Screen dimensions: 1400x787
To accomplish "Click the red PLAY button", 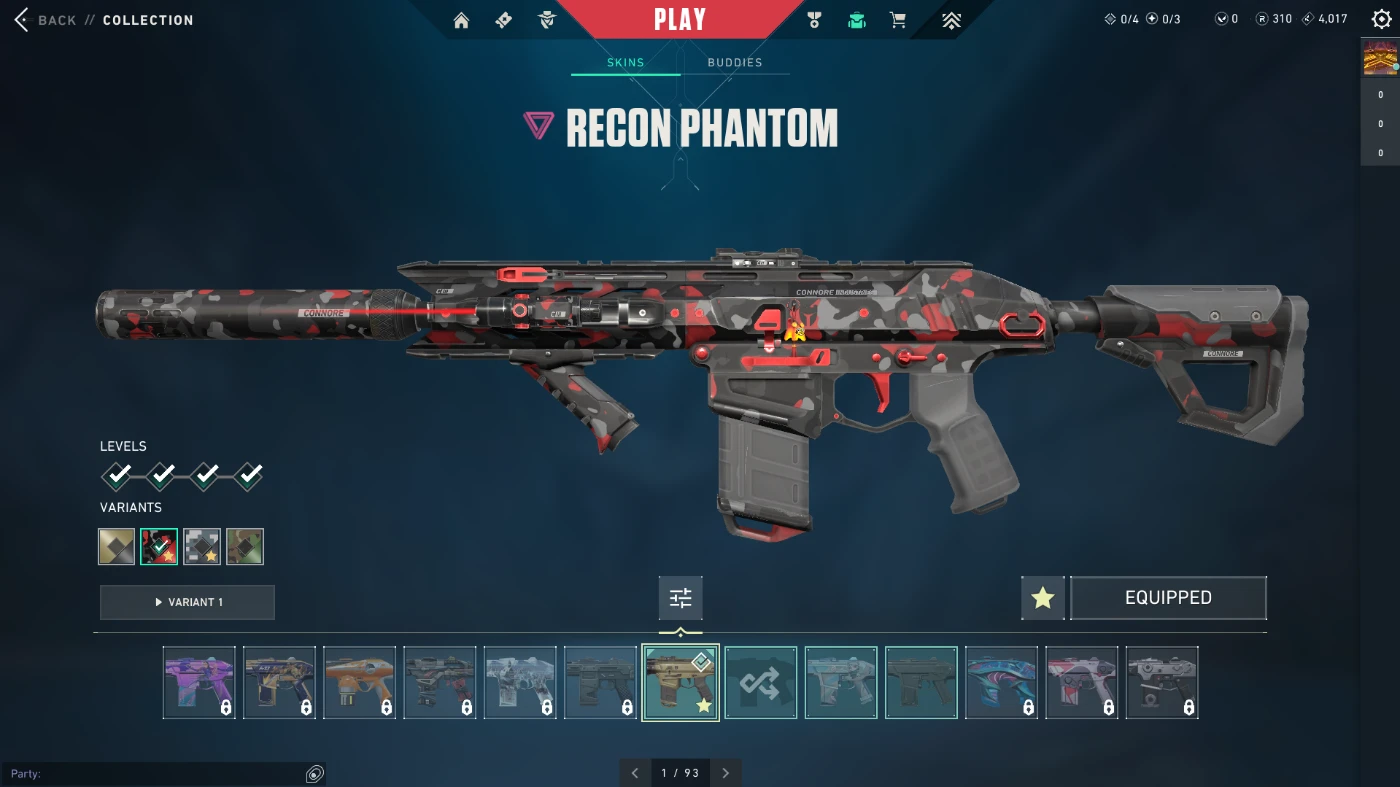I will point(680,20).
